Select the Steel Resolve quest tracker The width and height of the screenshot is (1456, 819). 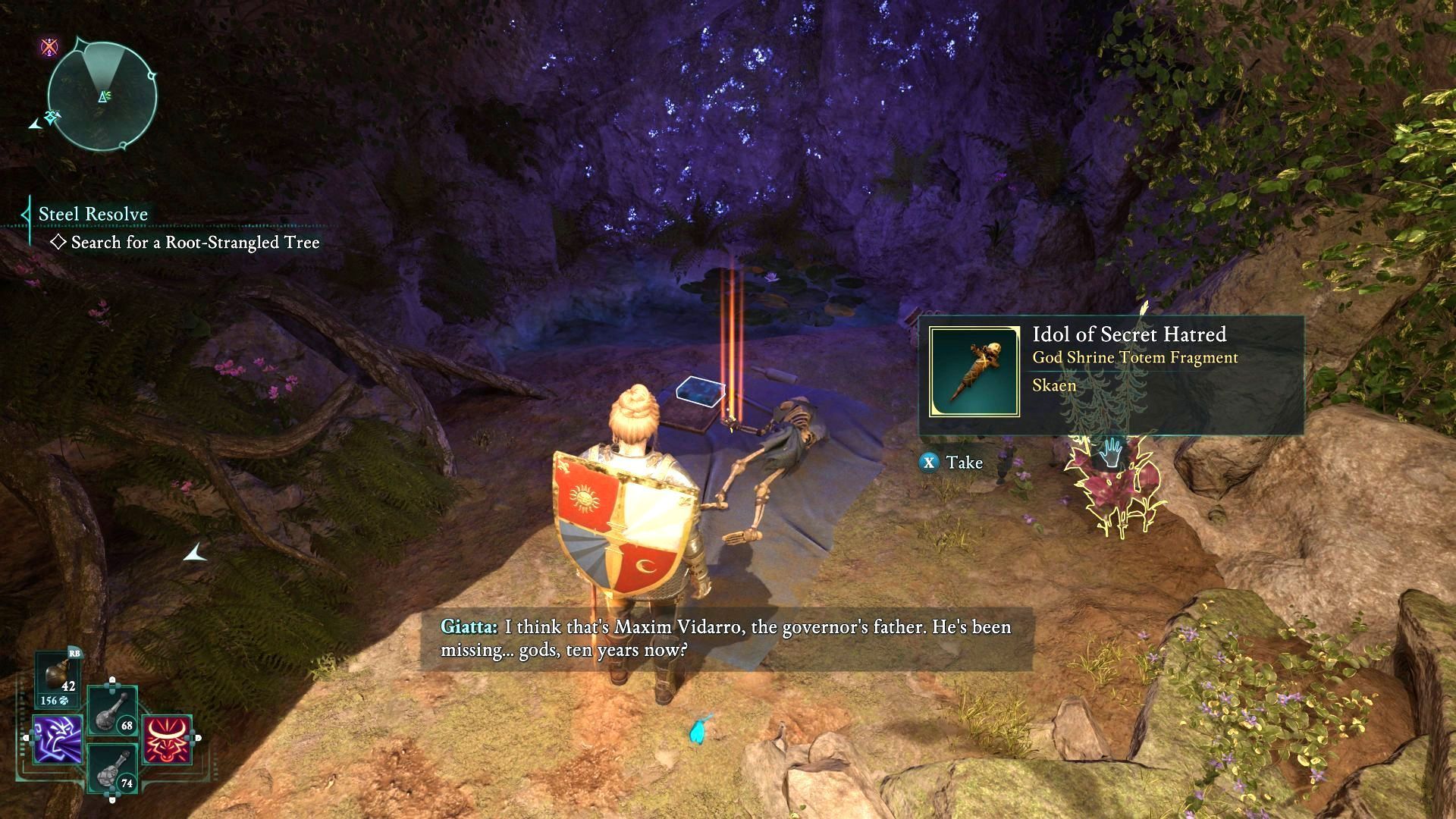point(93,215)
